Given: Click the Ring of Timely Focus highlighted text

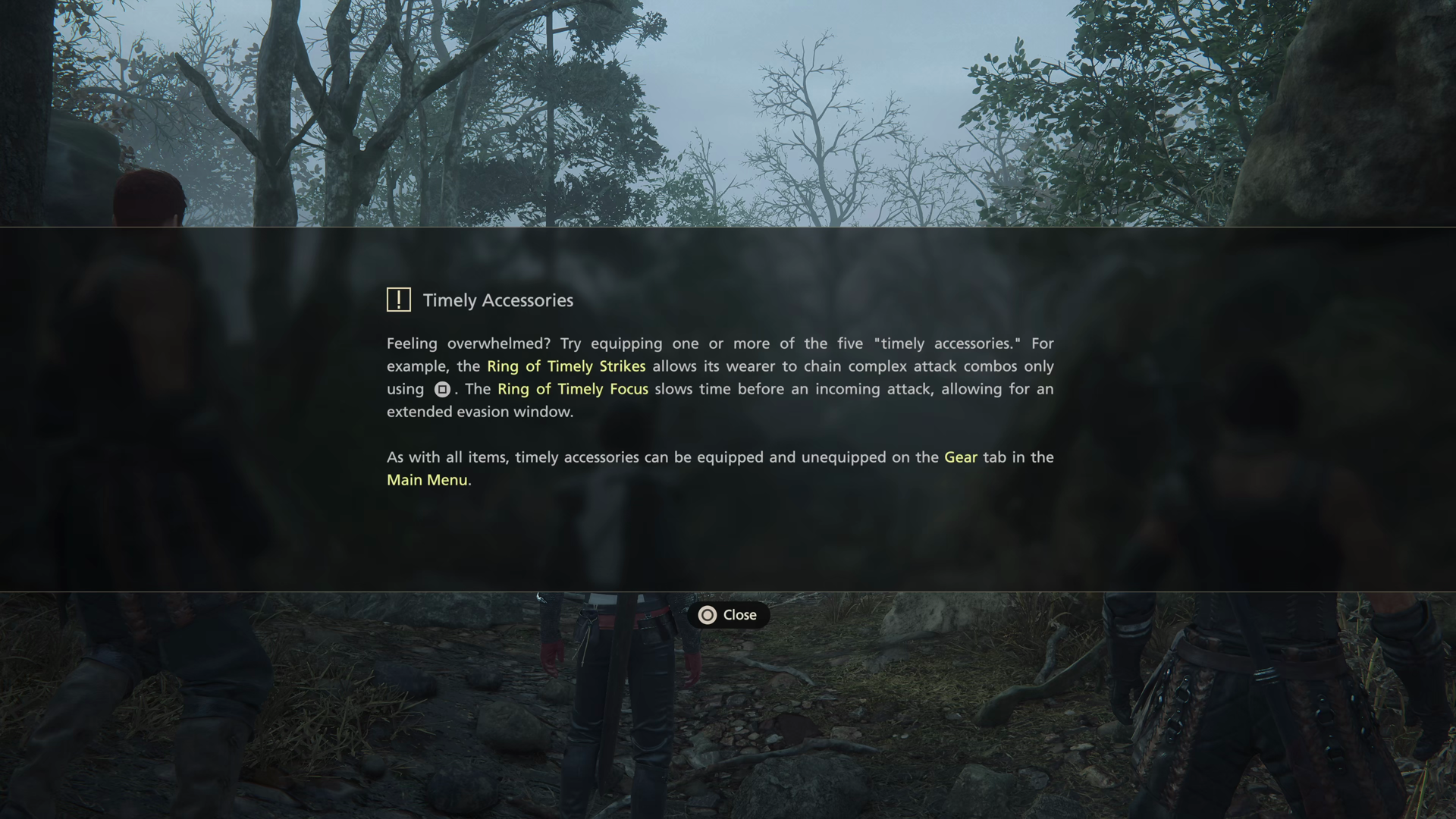Looking at the screenshot, I should [x=572, y=389].
